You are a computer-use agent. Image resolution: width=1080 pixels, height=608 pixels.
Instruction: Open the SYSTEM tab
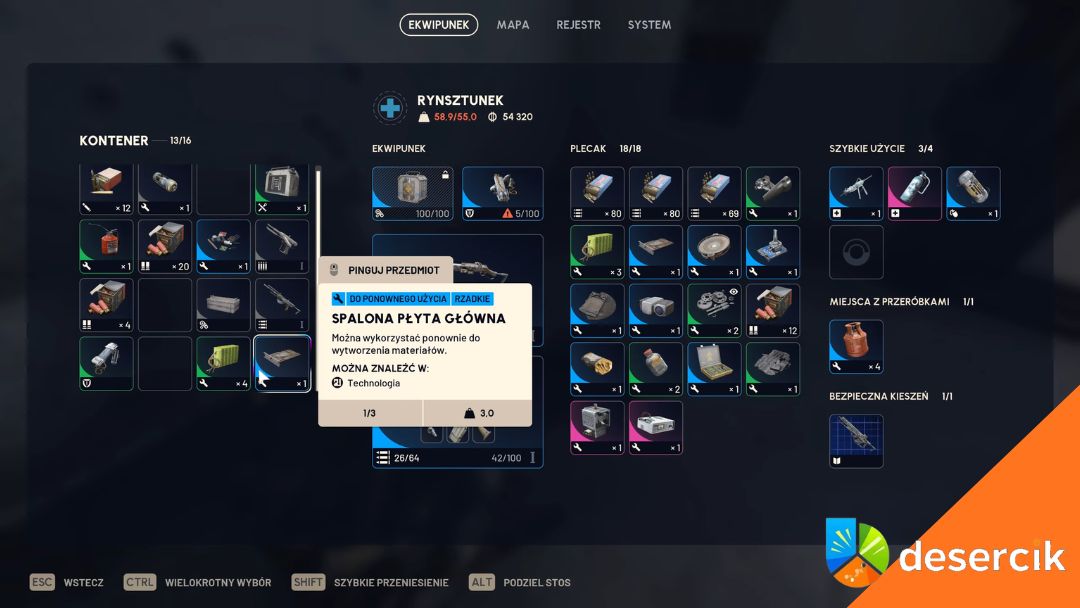click(x=649, y=25)
